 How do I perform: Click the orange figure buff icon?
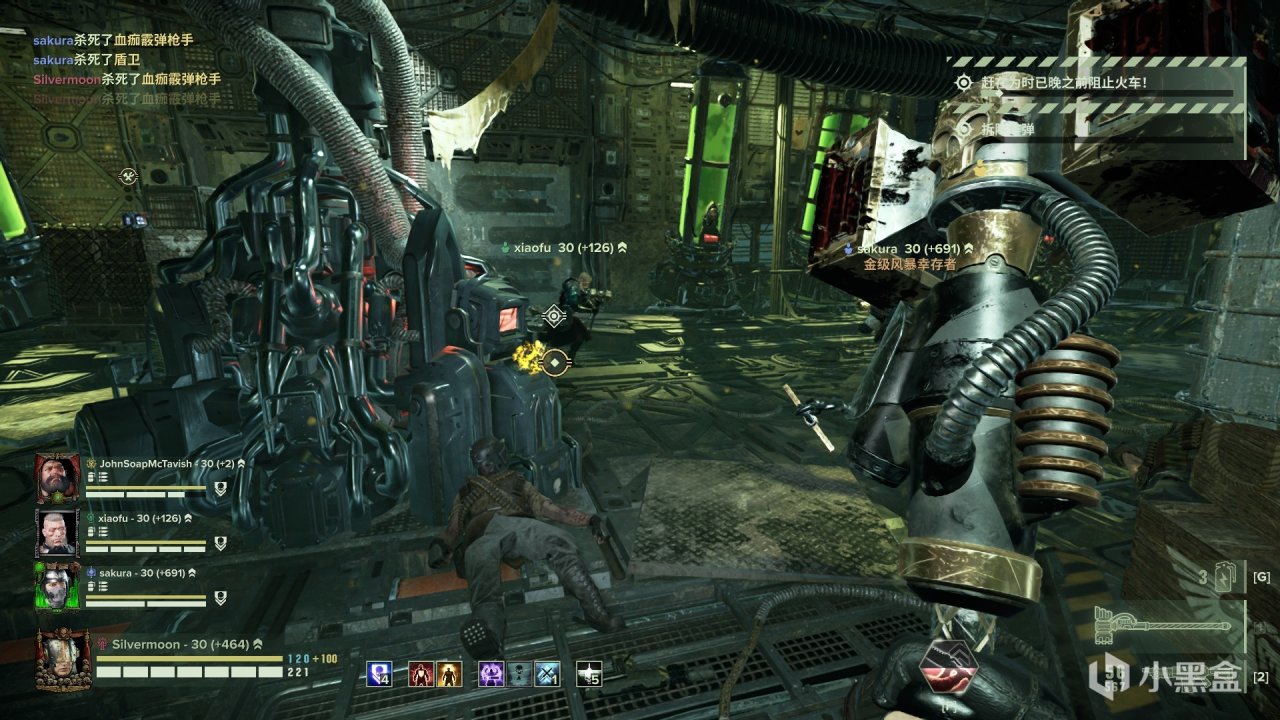(x=449, y=674)
